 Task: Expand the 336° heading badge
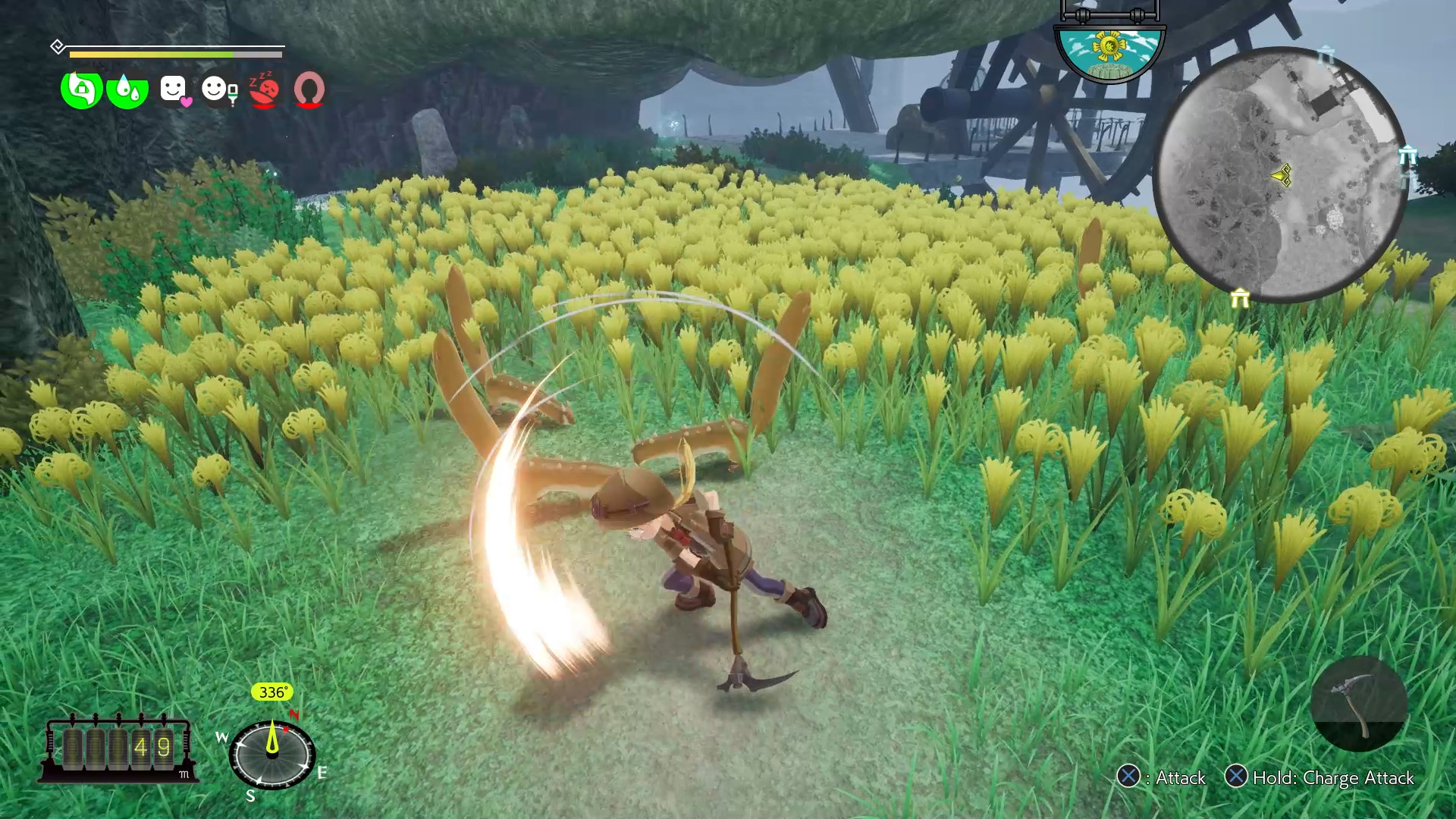tap(271, 692)
